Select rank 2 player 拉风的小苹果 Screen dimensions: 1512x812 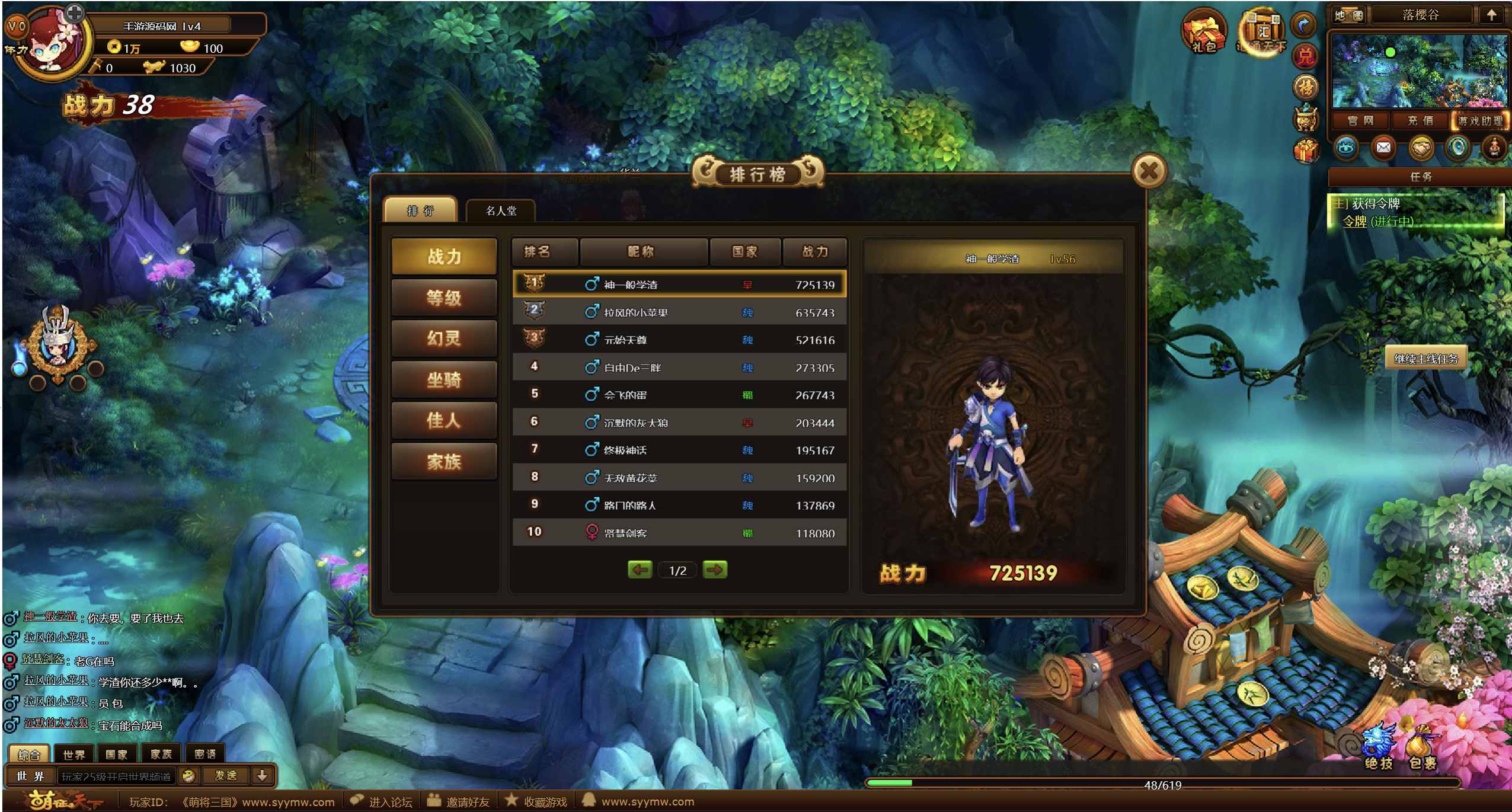(679, 312)
